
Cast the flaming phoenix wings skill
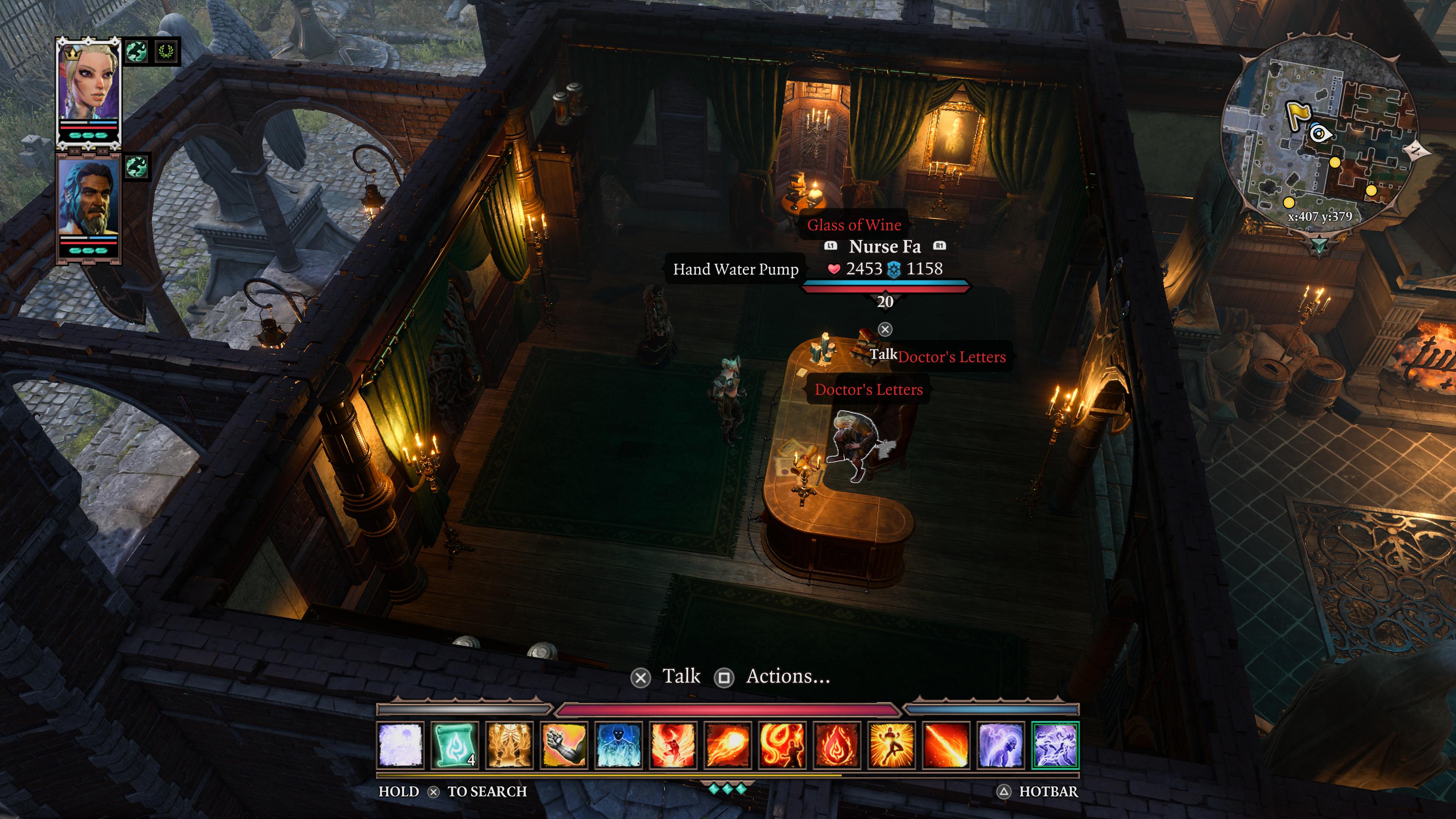(673, 745)
